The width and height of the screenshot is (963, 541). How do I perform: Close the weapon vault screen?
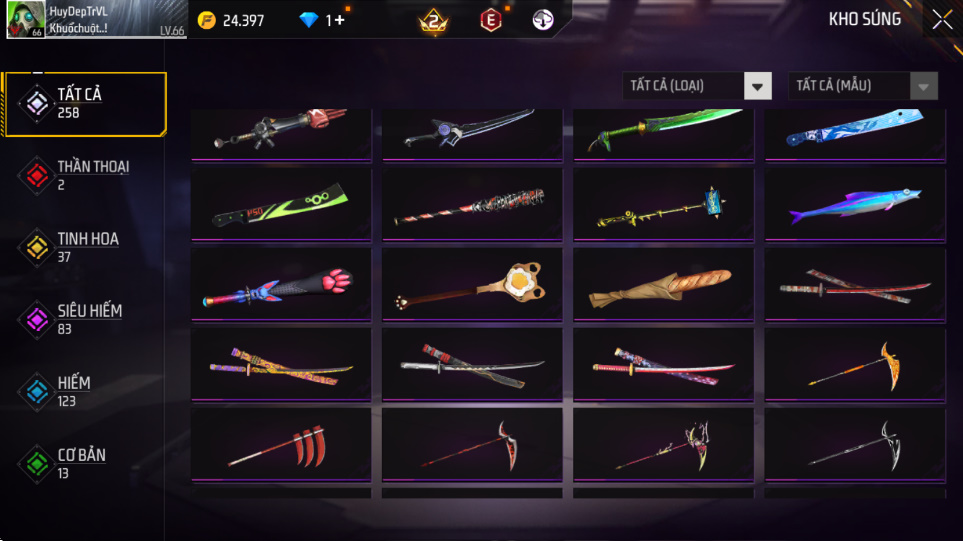(942, 19)
